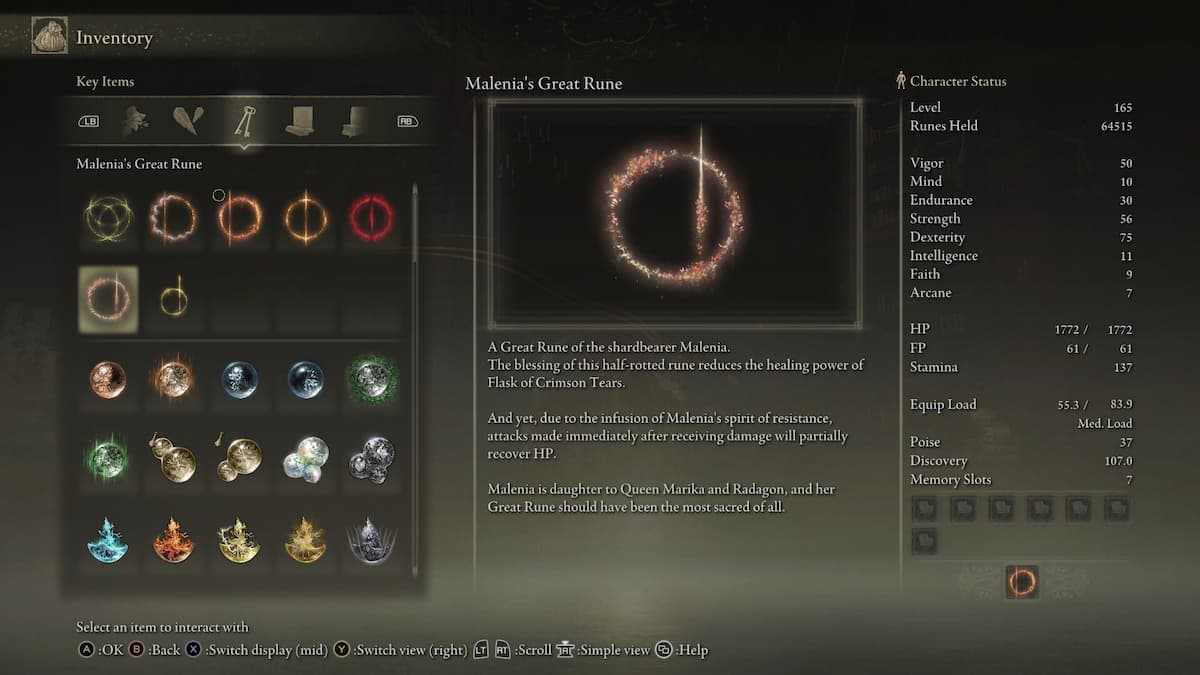Select the crimson red Great Rune
Image resolution: width=1200 pixels, height=675 pixels.
372,218
